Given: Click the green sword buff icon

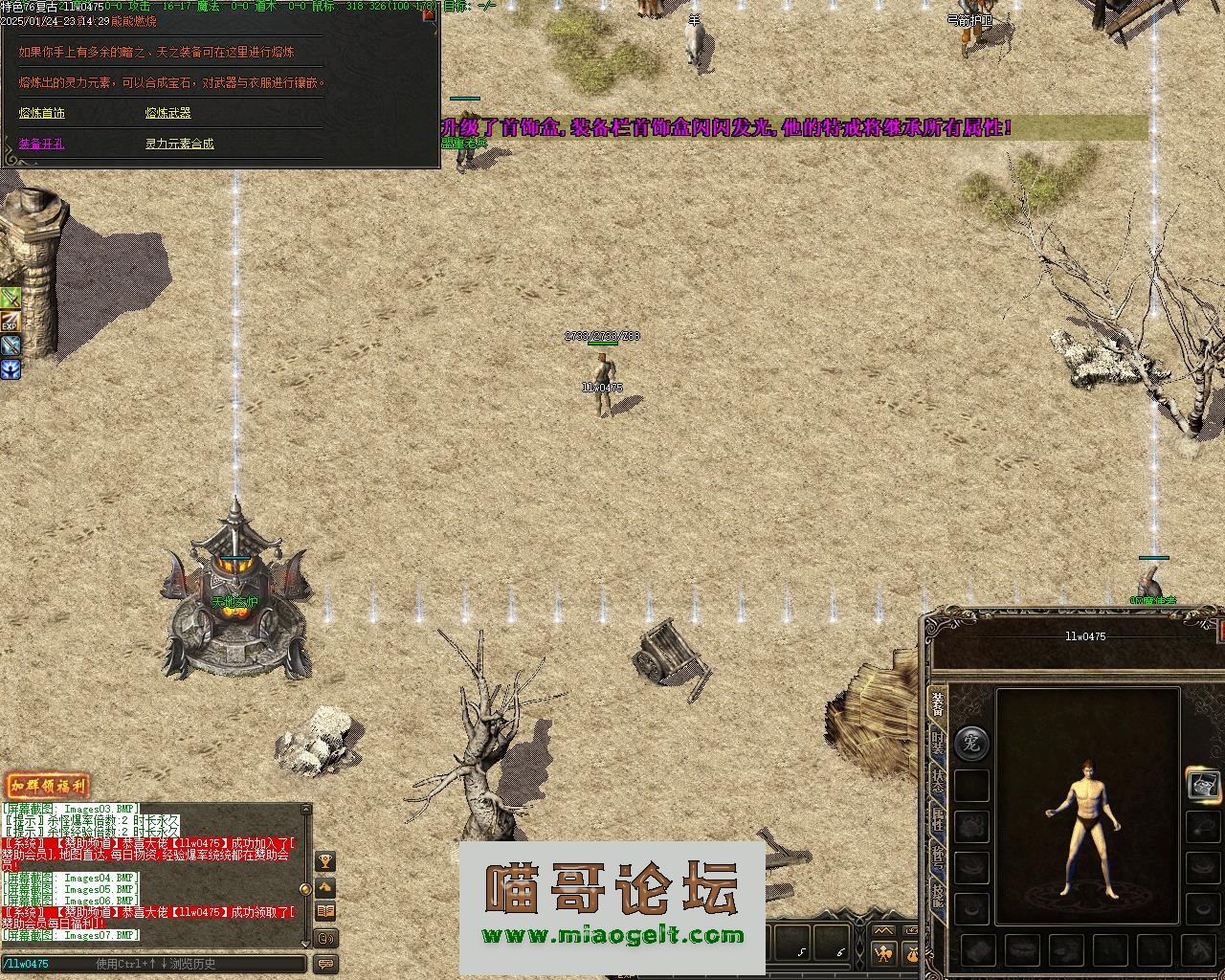Looking at the screenshot, I should point(10,299).
